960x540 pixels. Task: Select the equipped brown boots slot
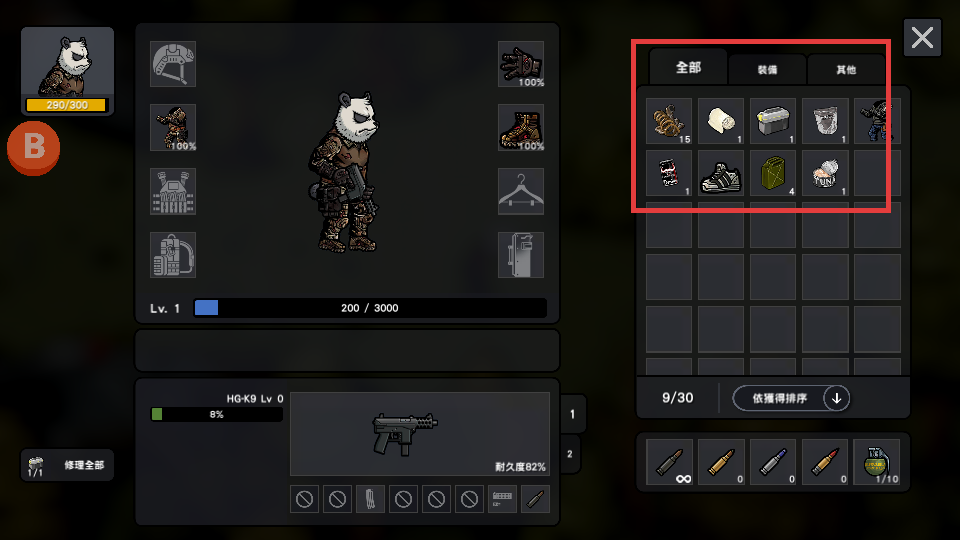[x=521, y=128]
